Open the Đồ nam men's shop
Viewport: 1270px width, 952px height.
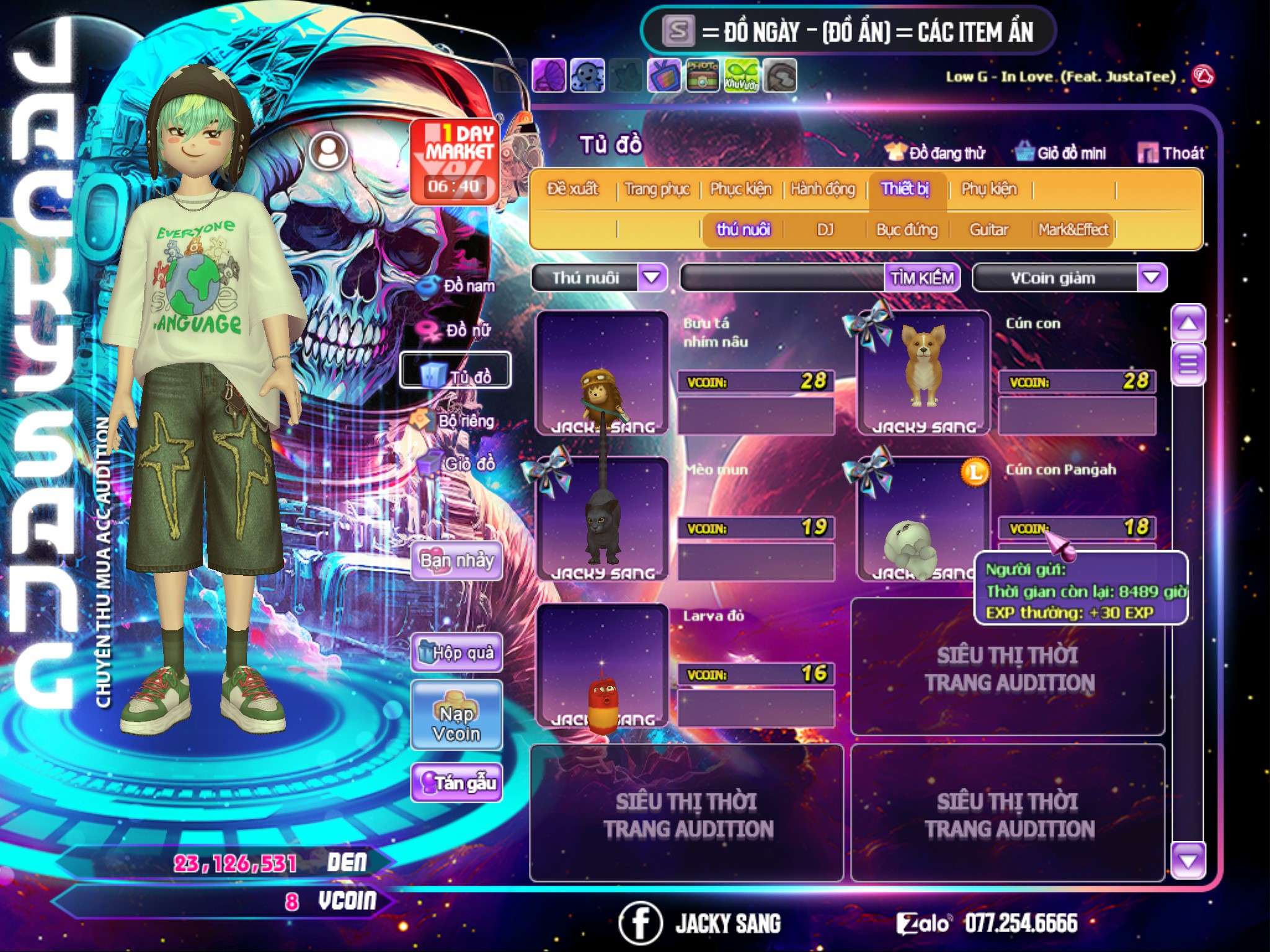pos(459,286)
